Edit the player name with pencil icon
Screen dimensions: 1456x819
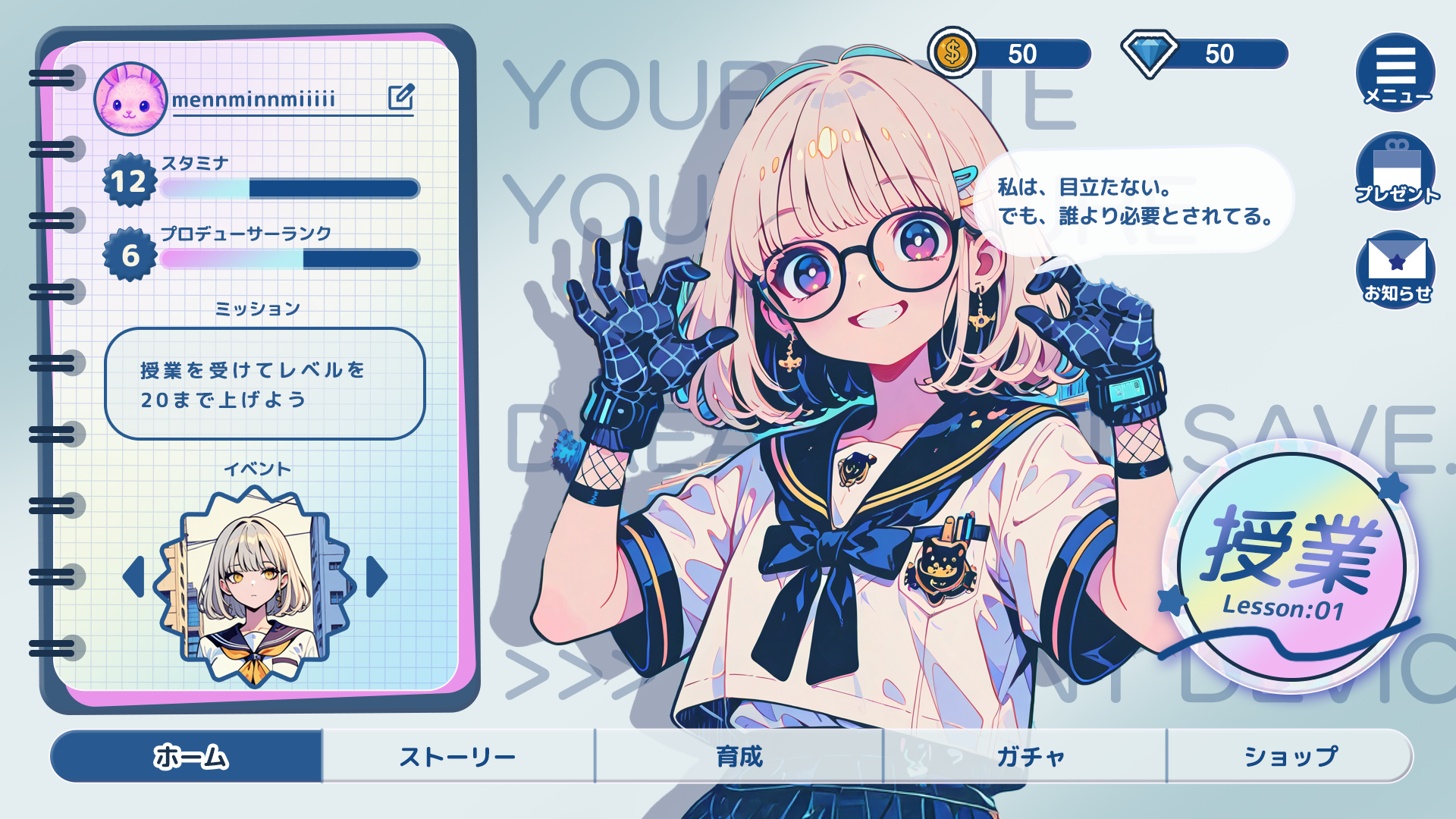(401, 96)
